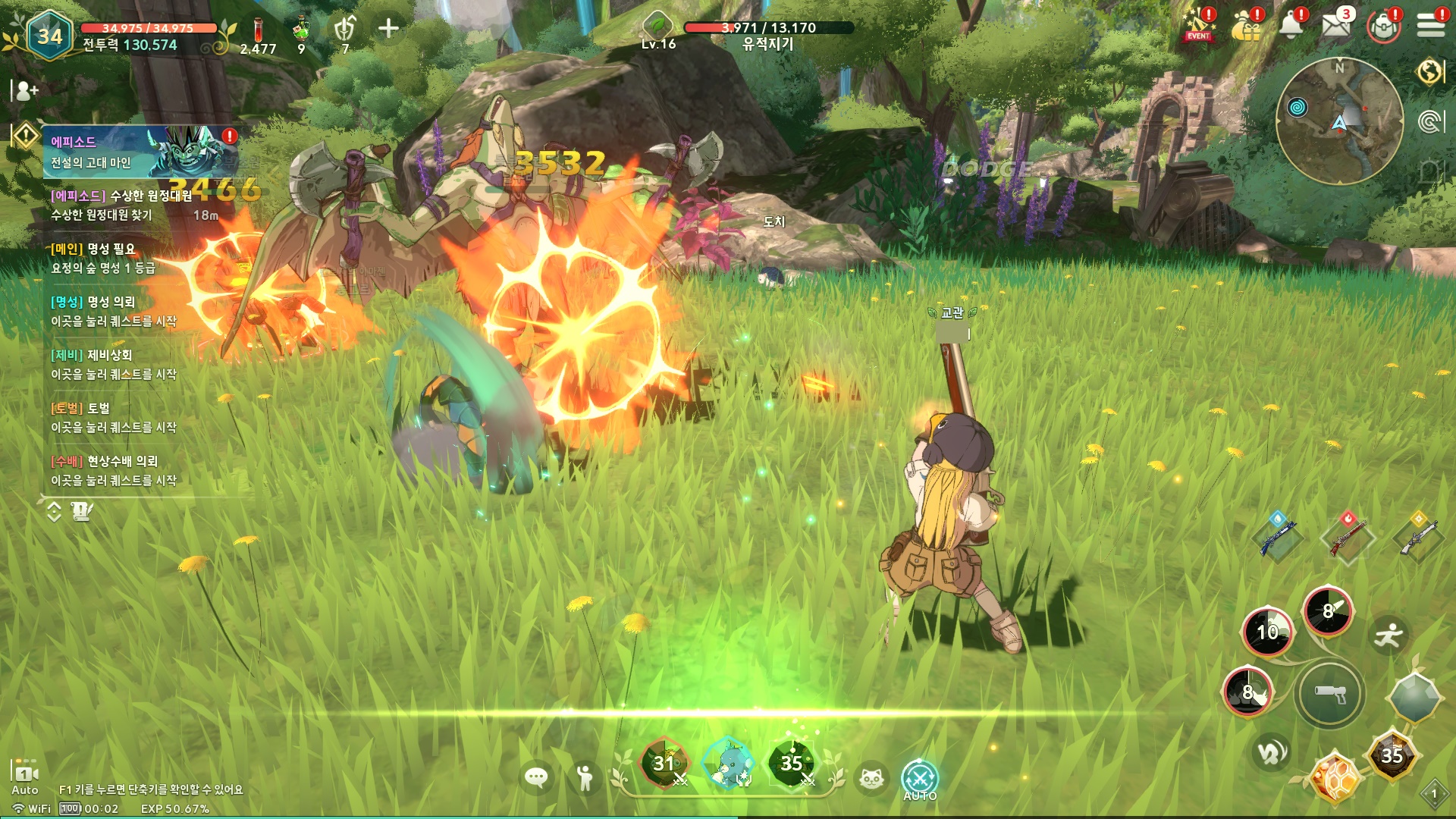Fire the main pistol attack button
The image size is (1456, 819).
pyautogui.click(x=1329, y=694)
